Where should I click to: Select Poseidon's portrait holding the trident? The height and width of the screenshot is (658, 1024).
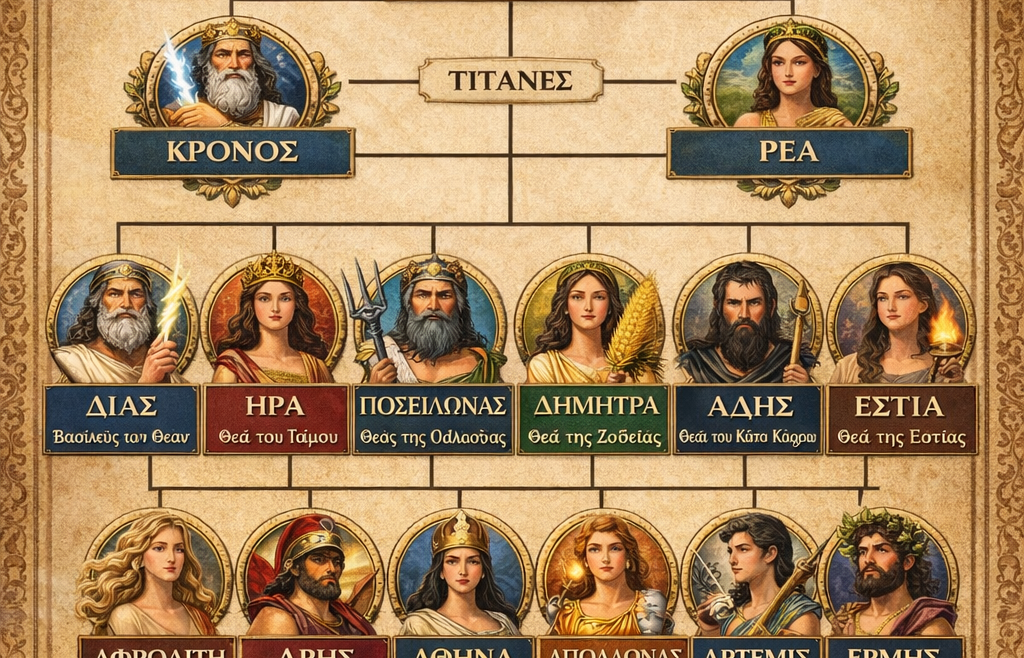pos(433,320)
